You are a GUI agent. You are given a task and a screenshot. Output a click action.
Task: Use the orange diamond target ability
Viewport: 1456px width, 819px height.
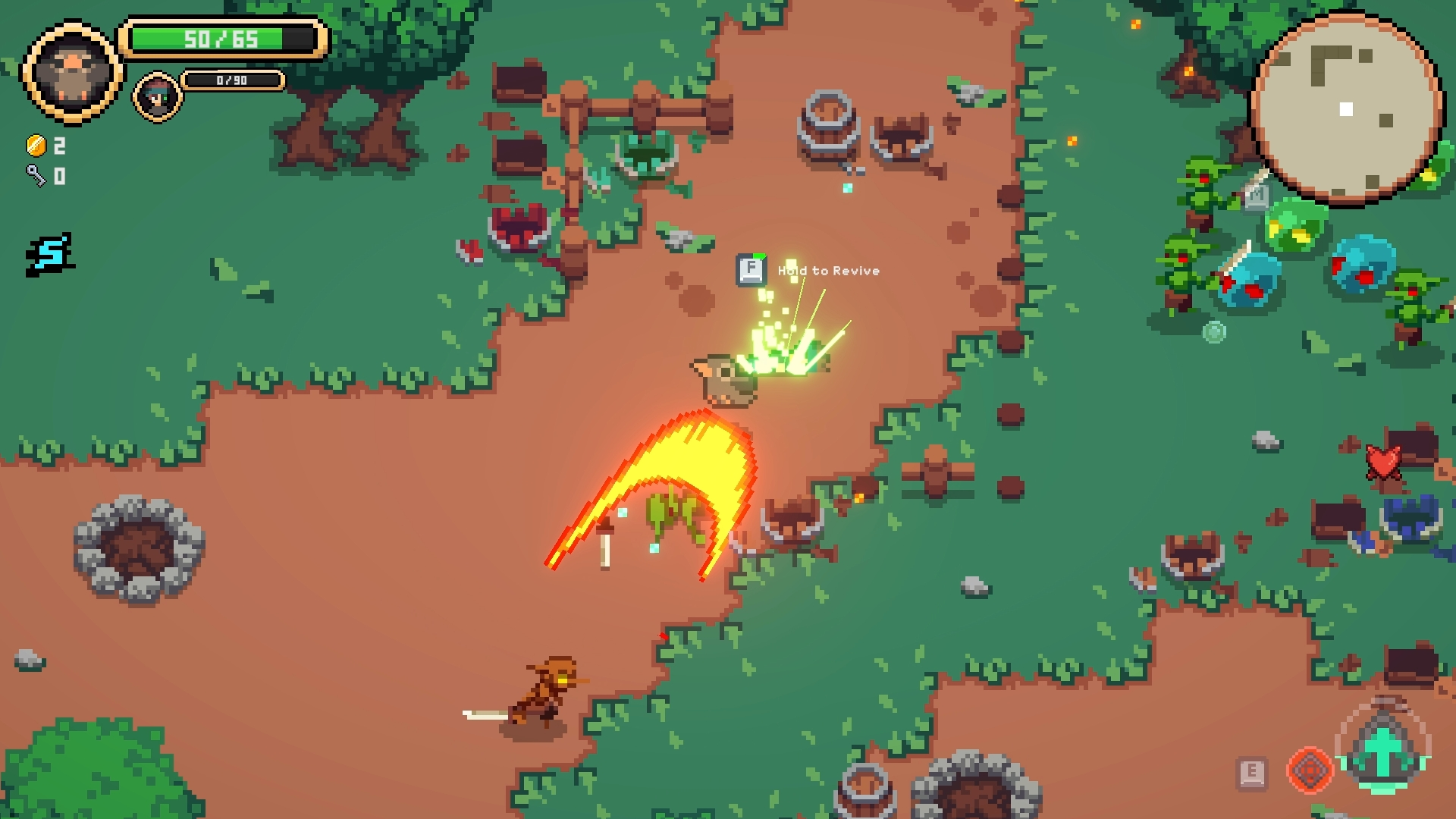tap(1310, 770)
